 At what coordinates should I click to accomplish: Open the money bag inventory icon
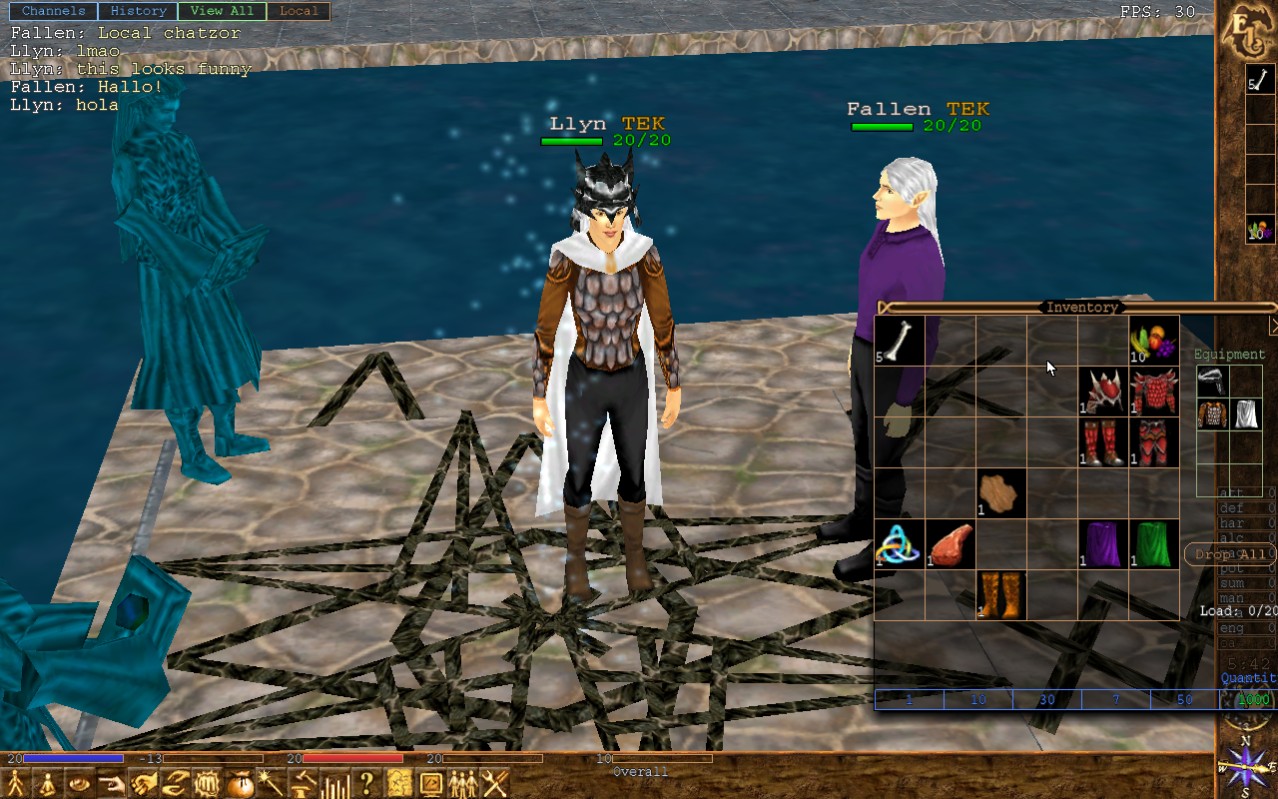click(238, 783)
